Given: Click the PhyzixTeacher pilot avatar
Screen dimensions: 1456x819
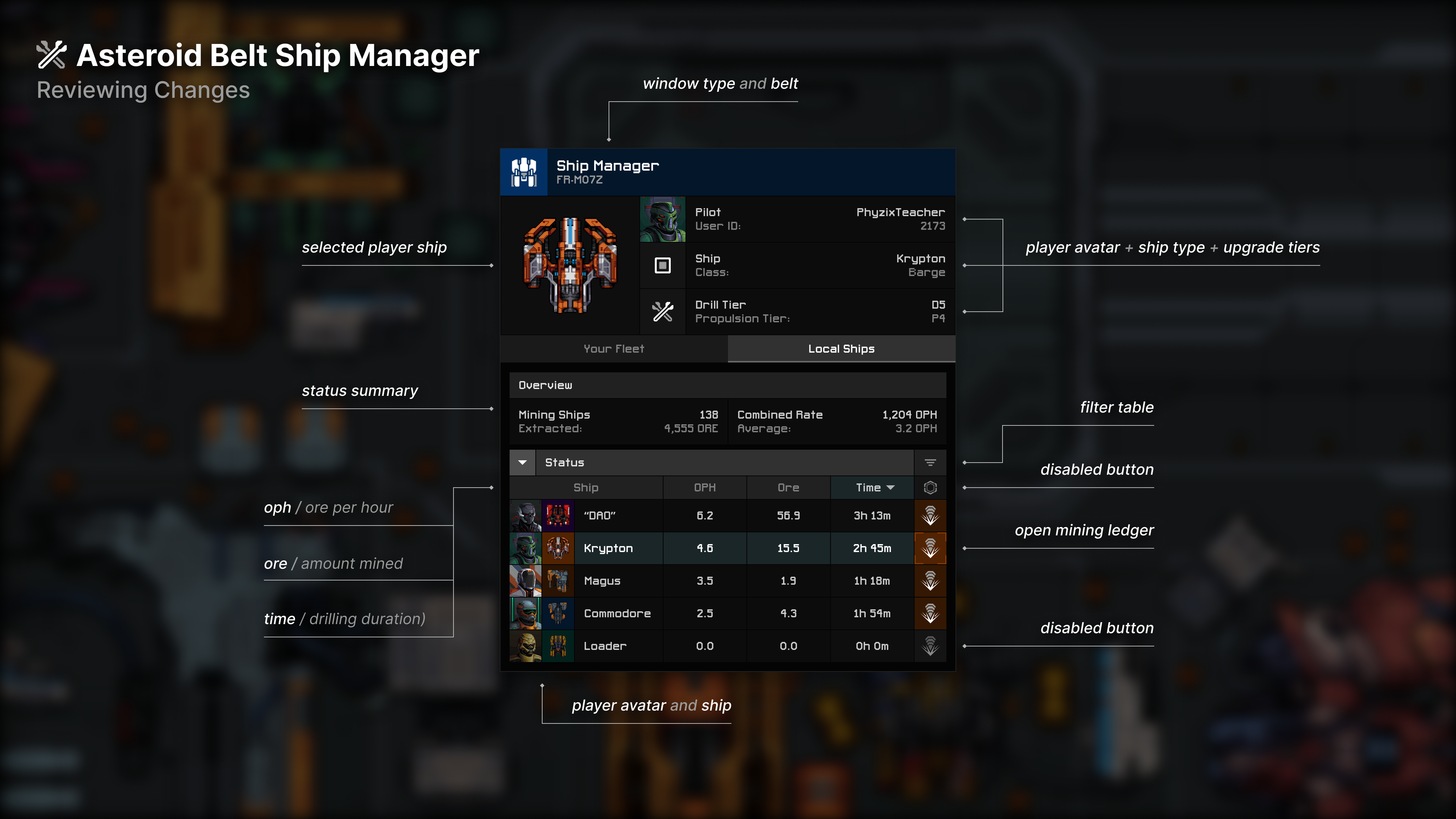Looking at the screenshot, I should [662, 219].
